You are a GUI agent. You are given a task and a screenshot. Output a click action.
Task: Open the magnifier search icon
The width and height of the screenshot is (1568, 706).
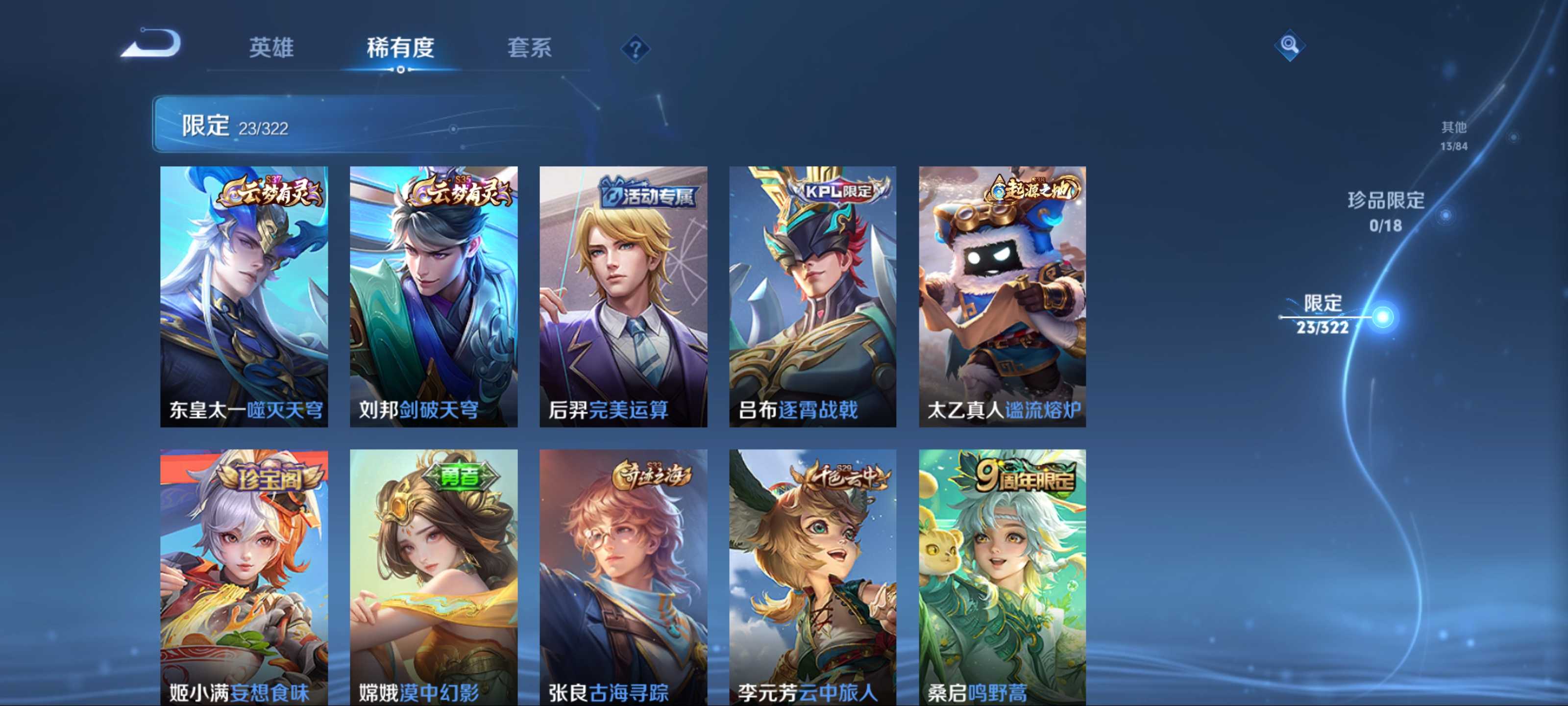(x=1289, y=45)
